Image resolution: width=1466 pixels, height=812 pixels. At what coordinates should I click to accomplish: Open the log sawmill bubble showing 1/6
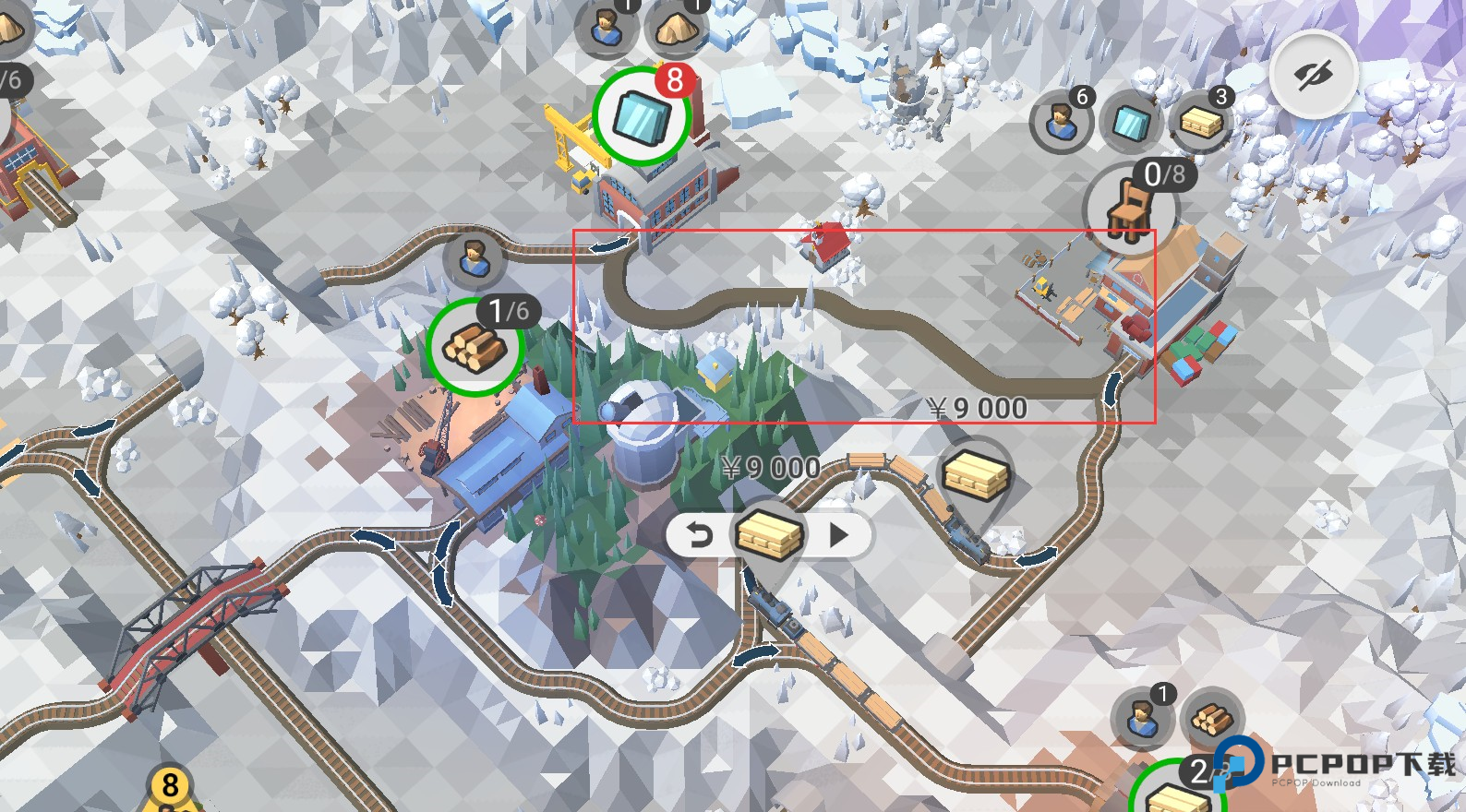[x=475, y=347]
